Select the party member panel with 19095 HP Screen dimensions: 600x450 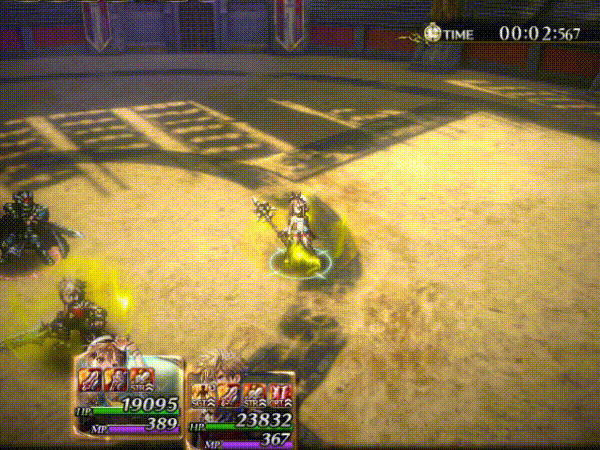(x=128, y=395)
